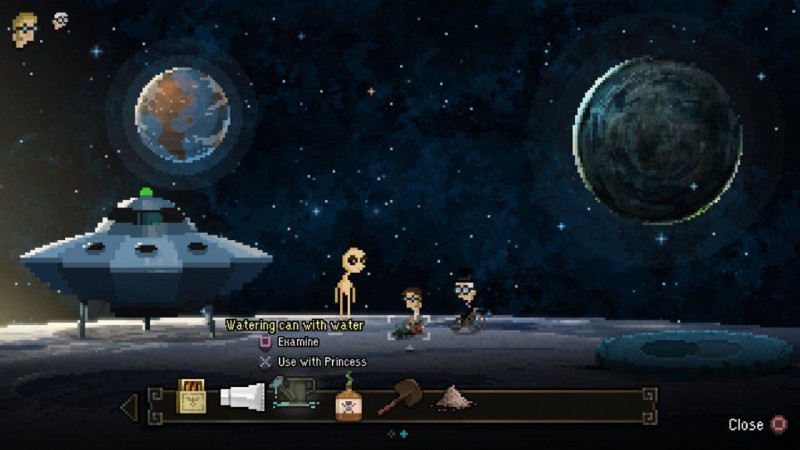Pick the white flashlight item
This screenshot has width=800, height=450.
coord(241,397)
